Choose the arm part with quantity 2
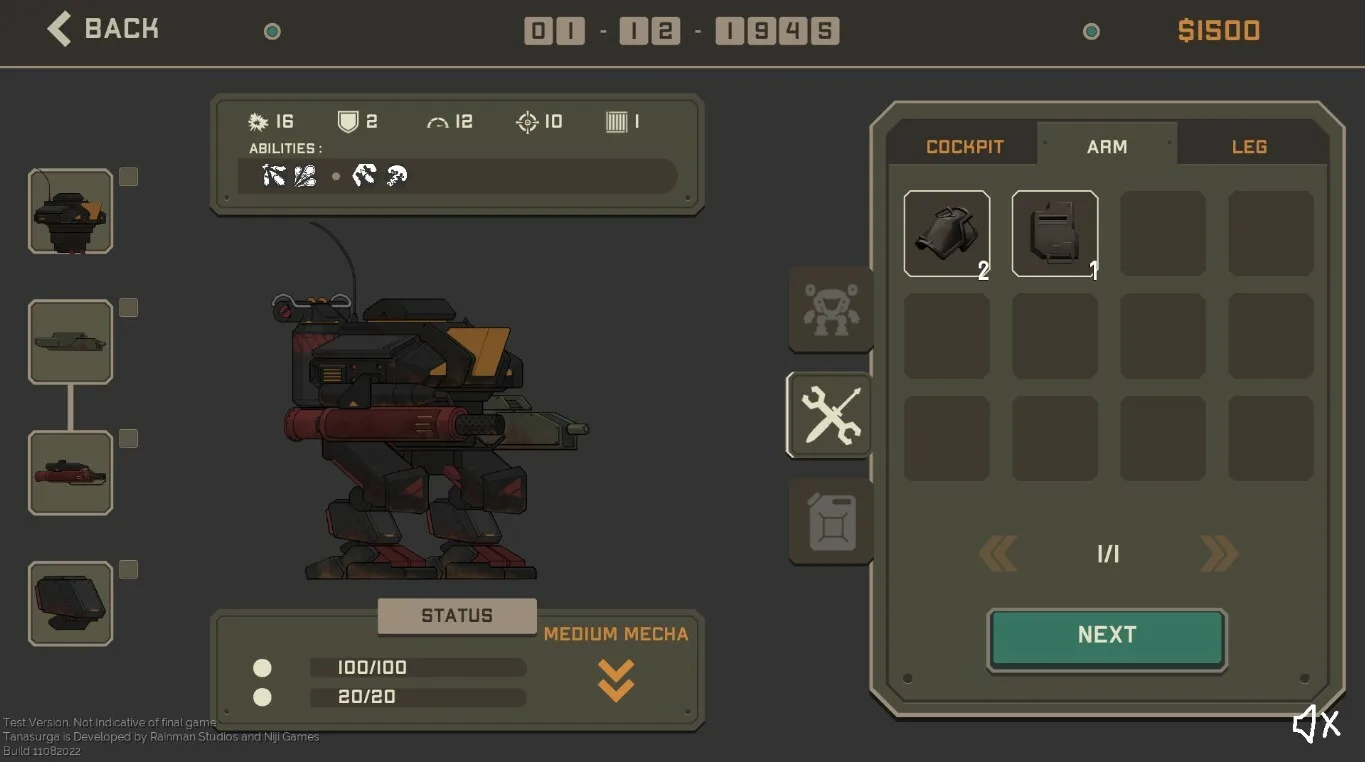Screen dimensions: 1365x762 (x=946, y=233)
